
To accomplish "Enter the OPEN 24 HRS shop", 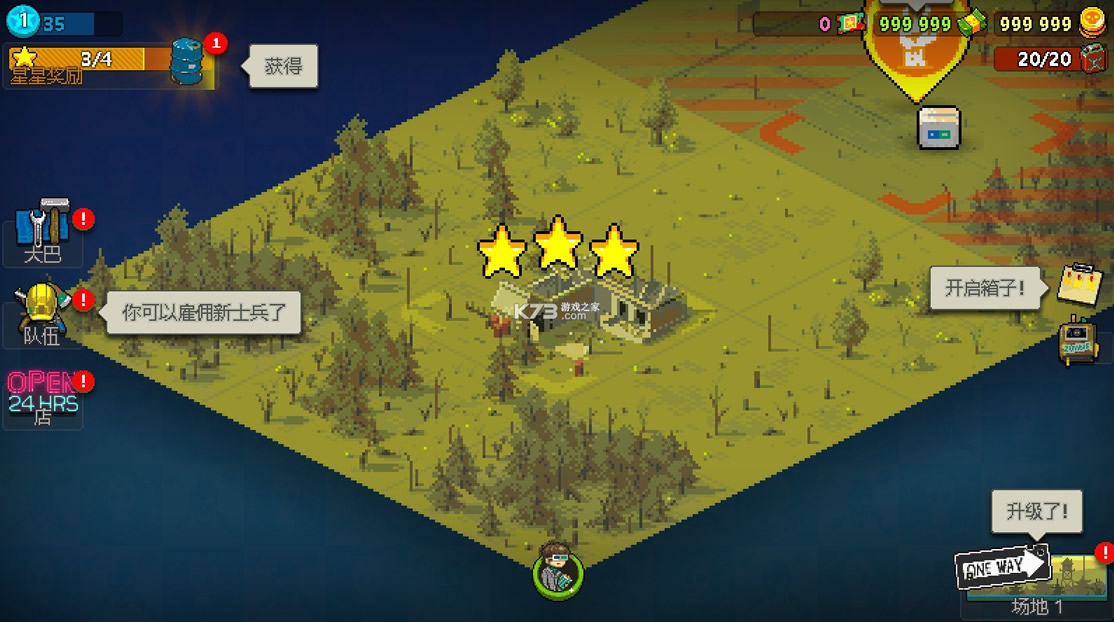I will pyautogui.click(x=42, y=394).
